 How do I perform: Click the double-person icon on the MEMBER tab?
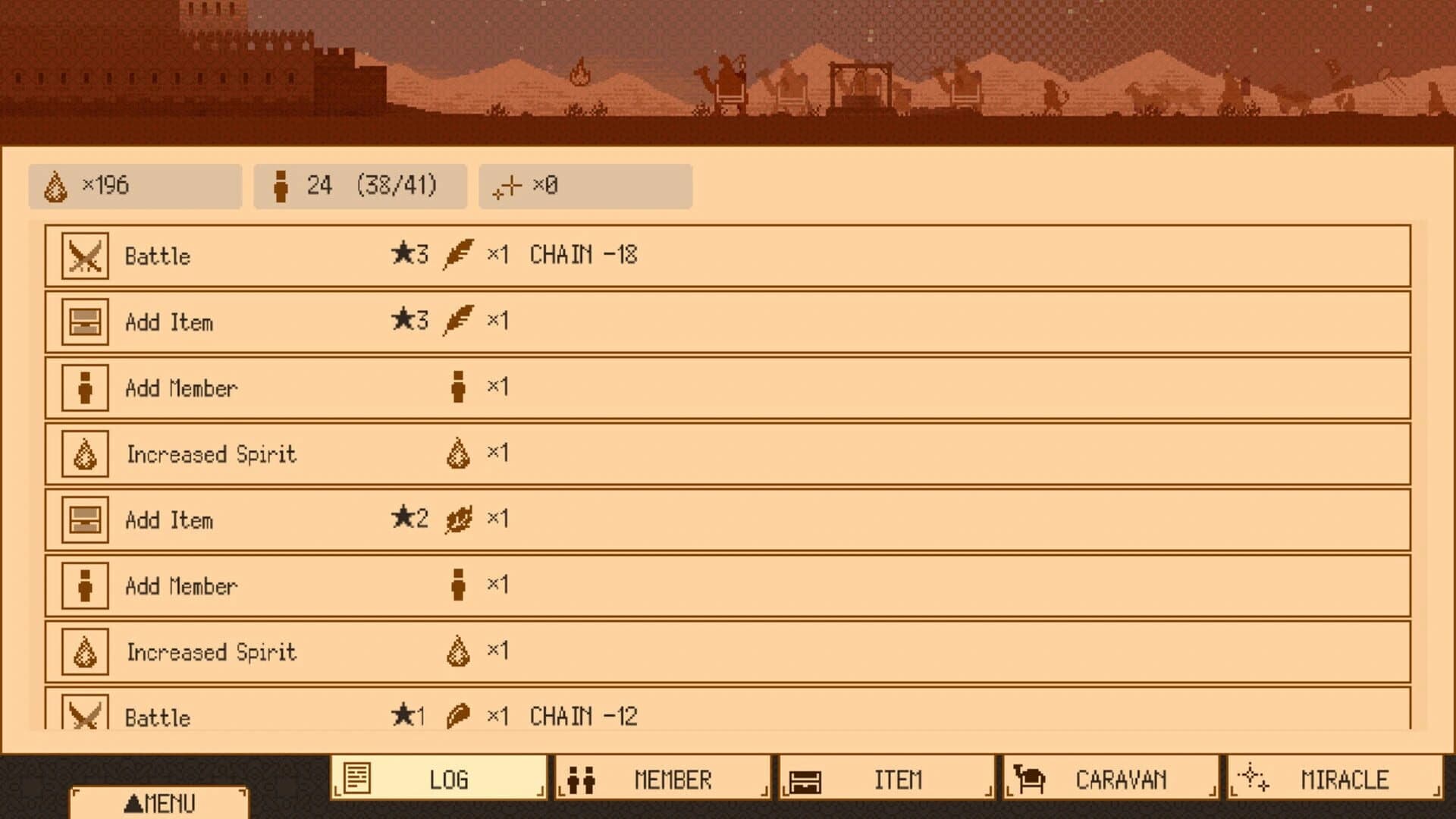tap(583, 778)
